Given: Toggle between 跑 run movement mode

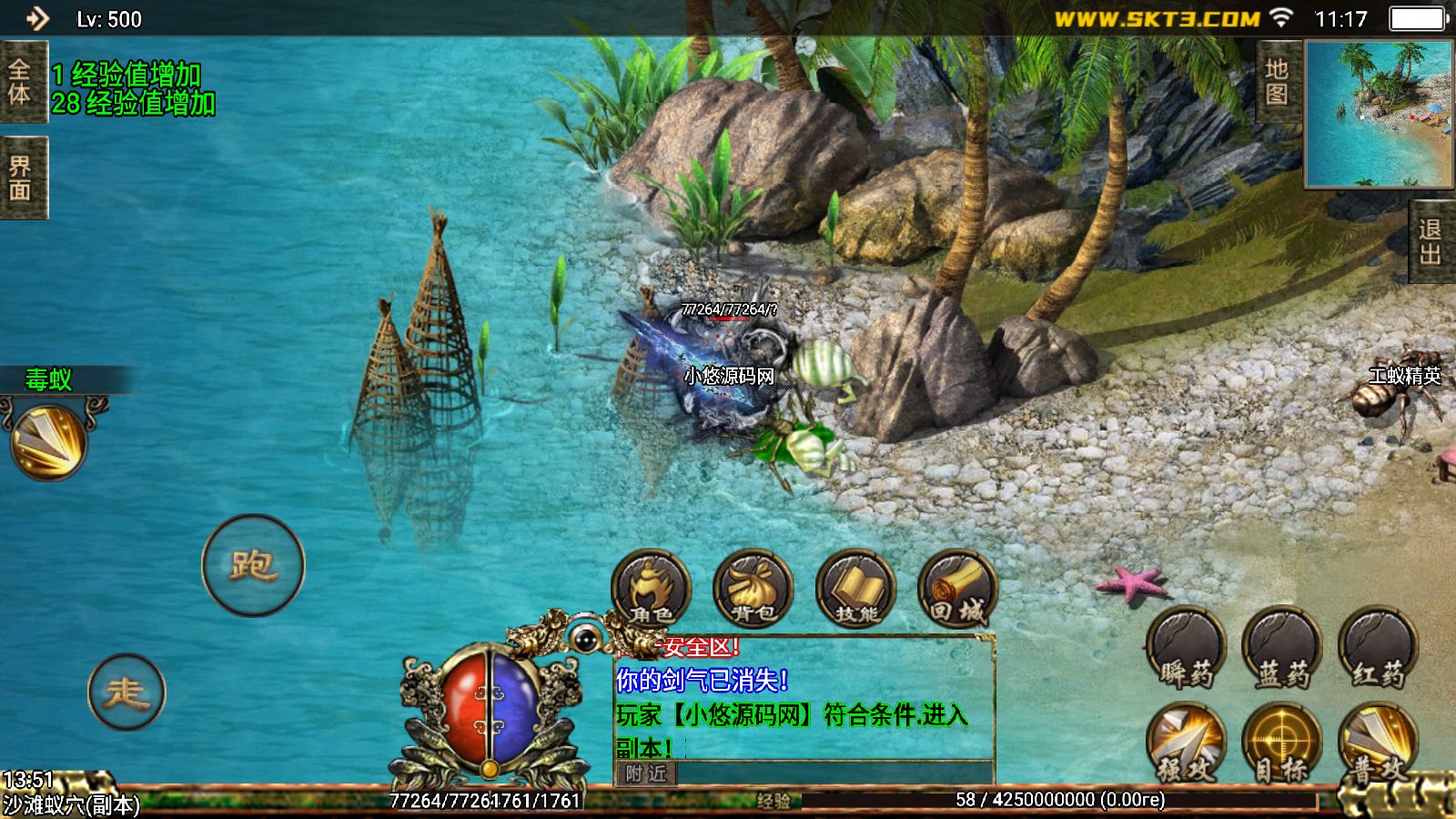Looking at the screenshot, I should point(253,564).
